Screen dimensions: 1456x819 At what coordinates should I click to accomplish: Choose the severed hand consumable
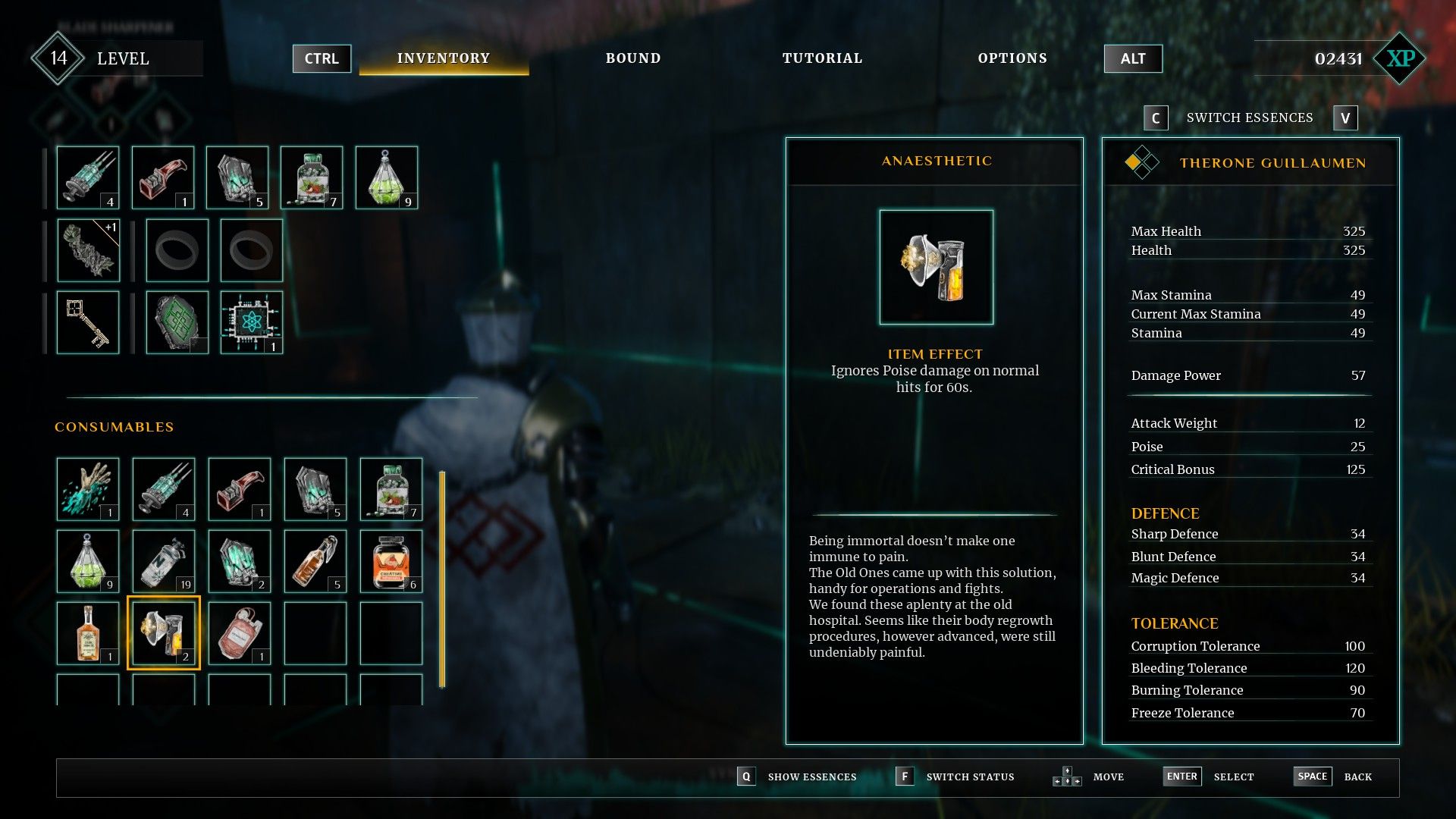coord(88,489)
